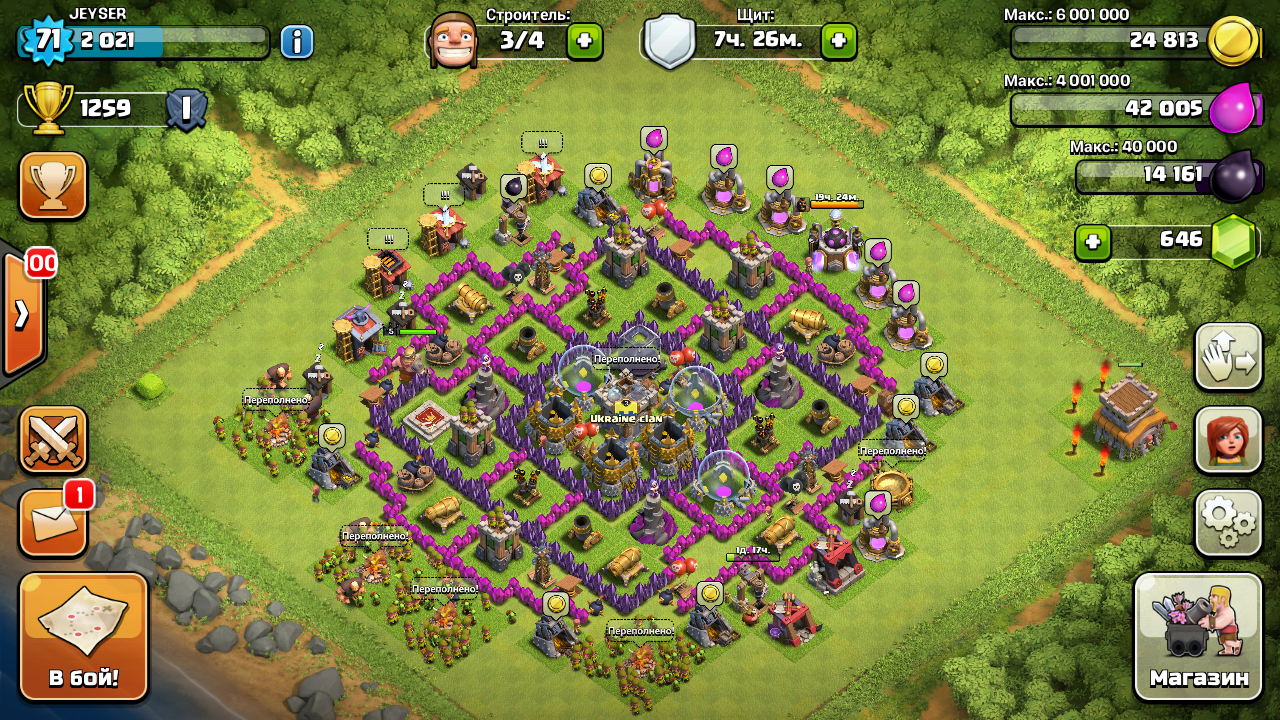Screen dimensions: 1280x720
Task: Show player info via blue i button
Action: [297, 41]
